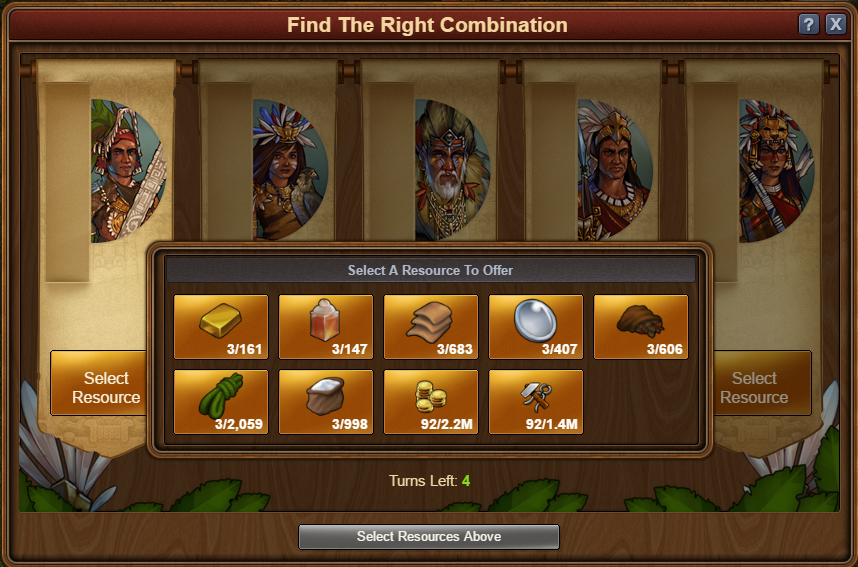This screenshot has width=858, height=567.
Task: Select the green rope resource
Action: tap(221, 402)
